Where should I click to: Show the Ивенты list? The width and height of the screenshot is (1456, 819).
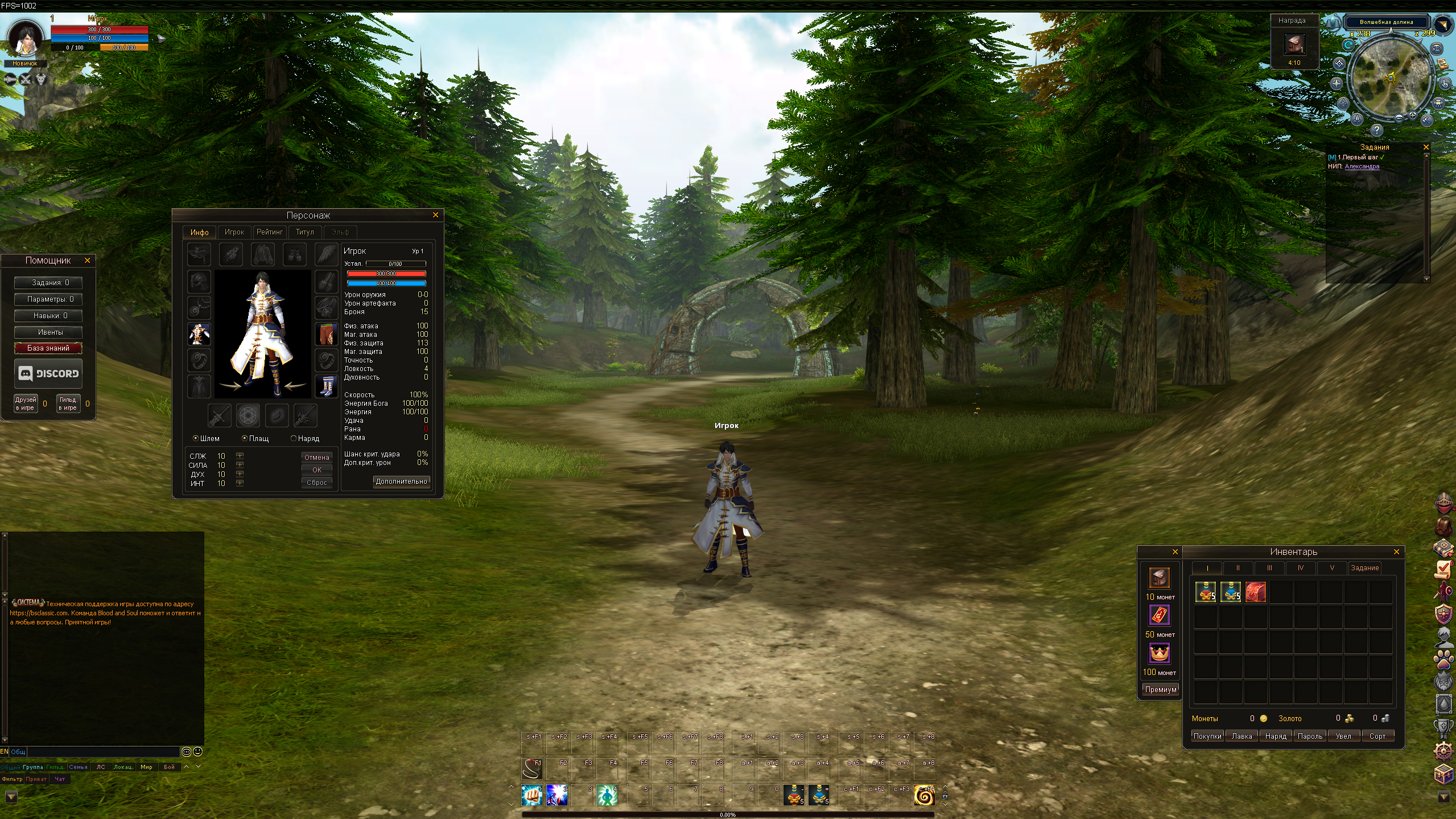(48, 332)
